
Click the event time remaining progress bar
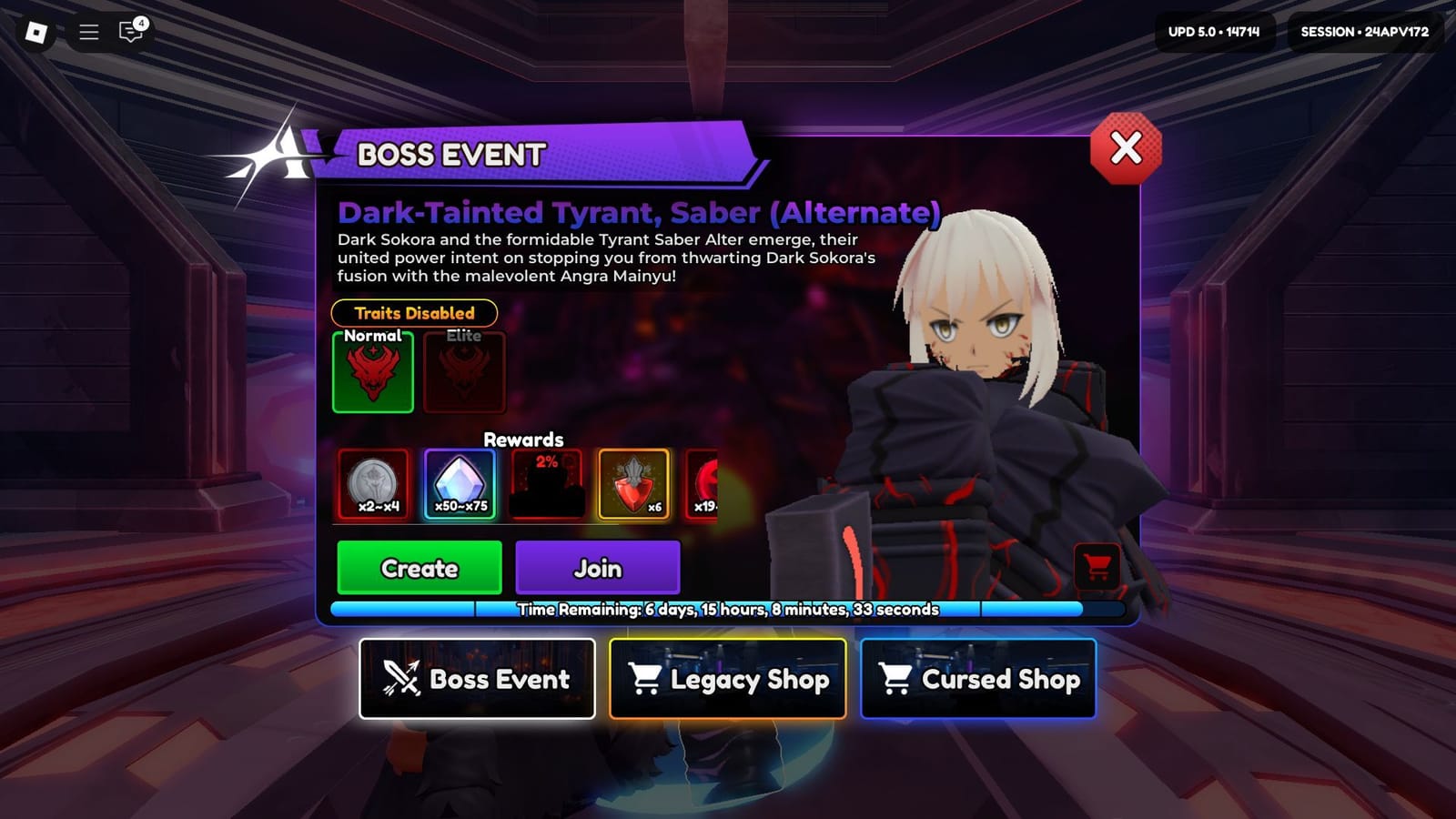(726, 610)
